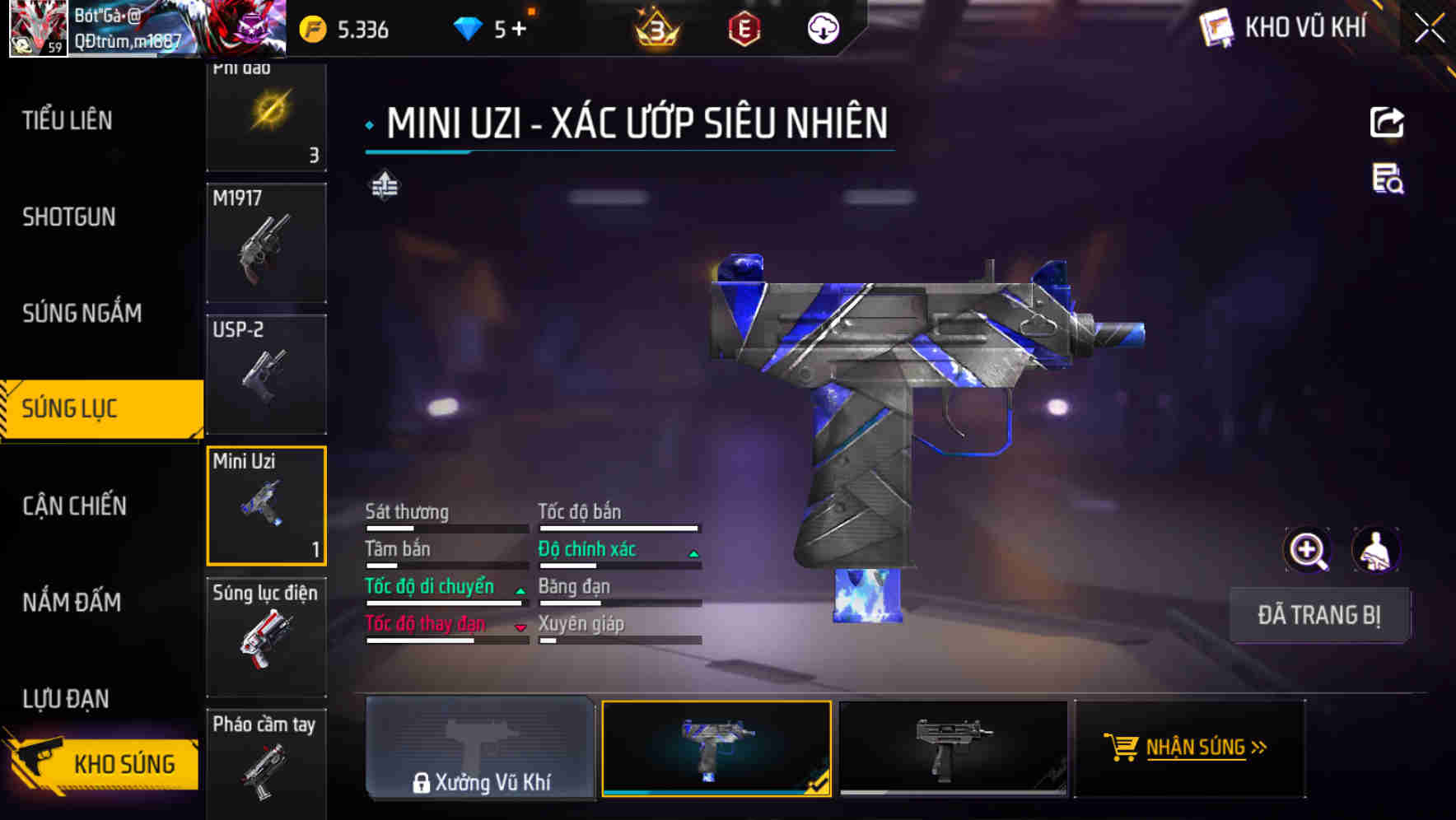This screenshot has width=1456, height=820.
Task: Click the share weapon icon
Action: click(1388, 122)
